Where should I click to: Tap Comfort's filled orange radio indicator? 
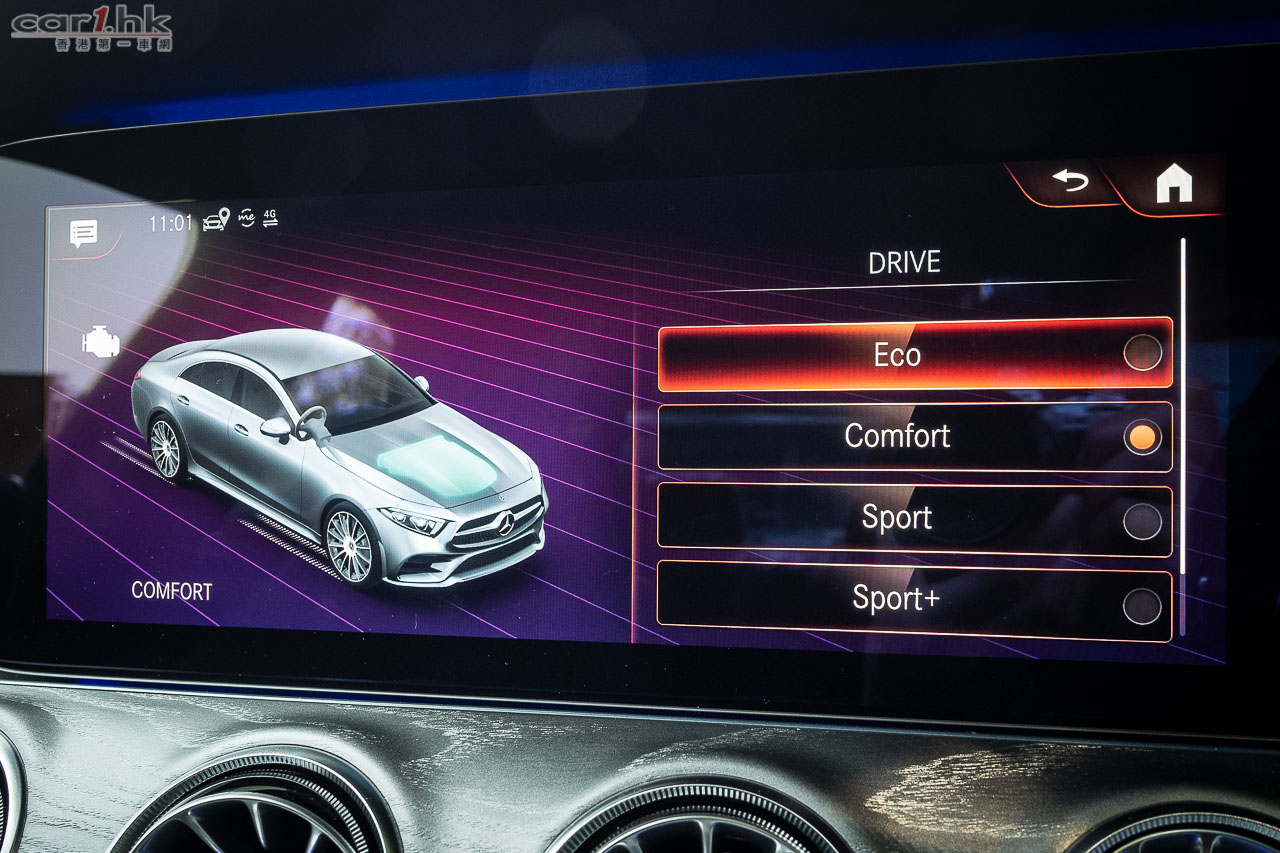pyautogui.click(x=1143, y=436)
